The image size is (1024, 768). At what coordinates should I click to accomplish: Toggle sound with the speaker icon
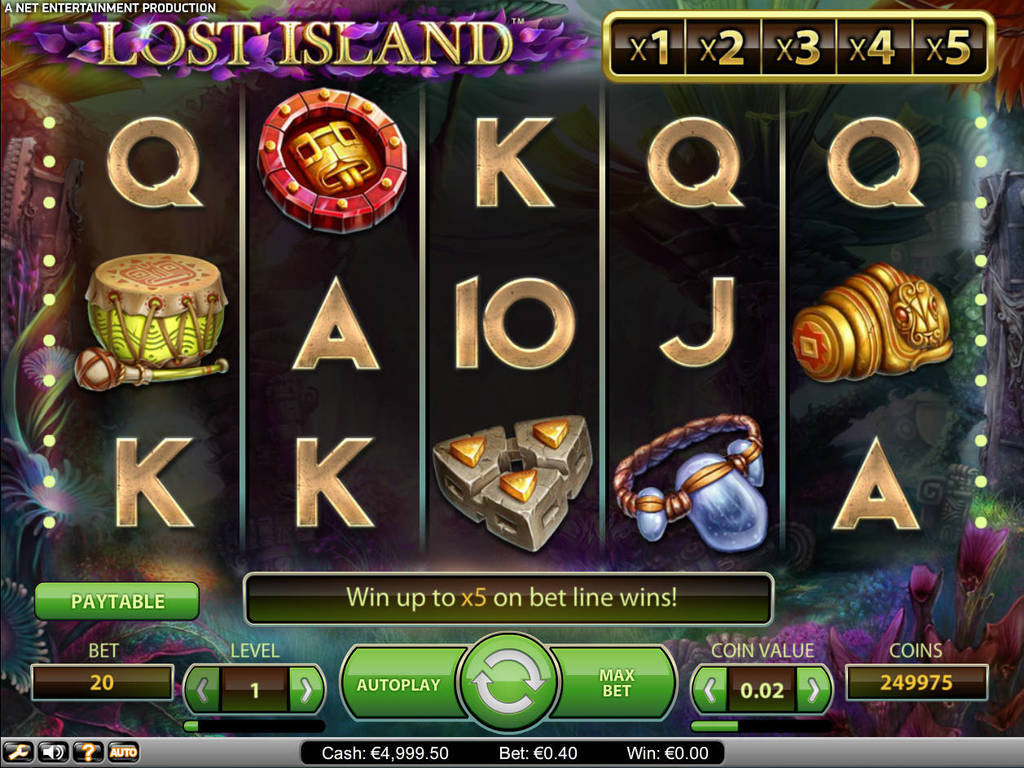click(x=53, y=752)
